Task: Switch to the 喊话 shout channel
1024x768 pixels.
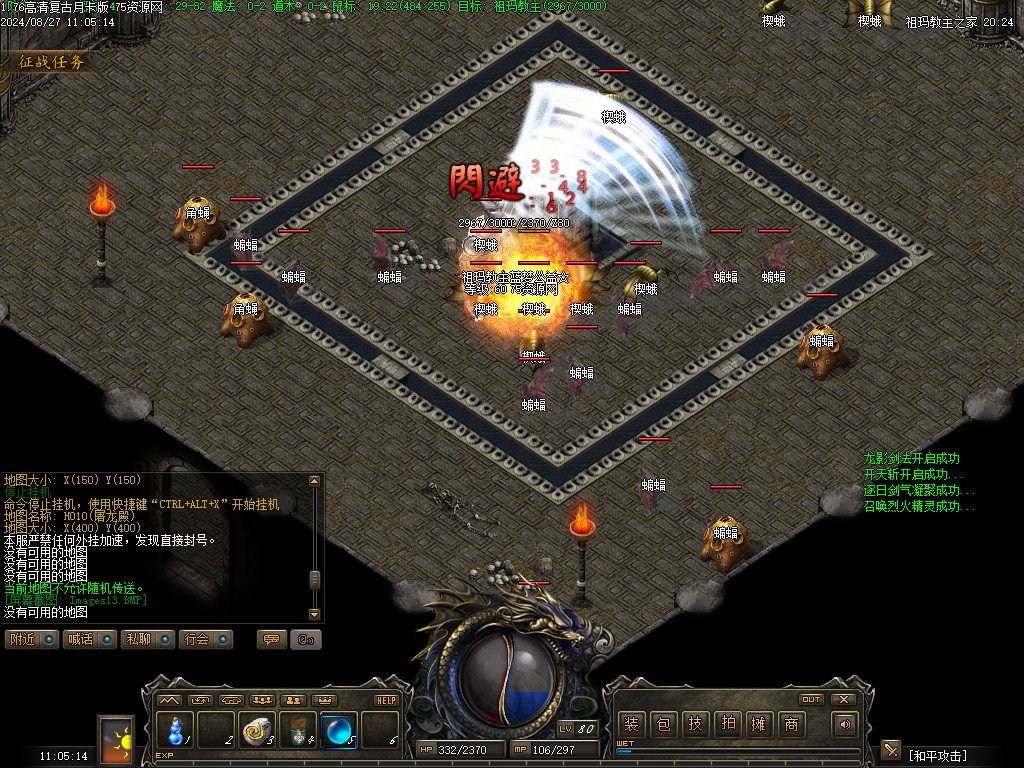Action: (x=91, y=639)
